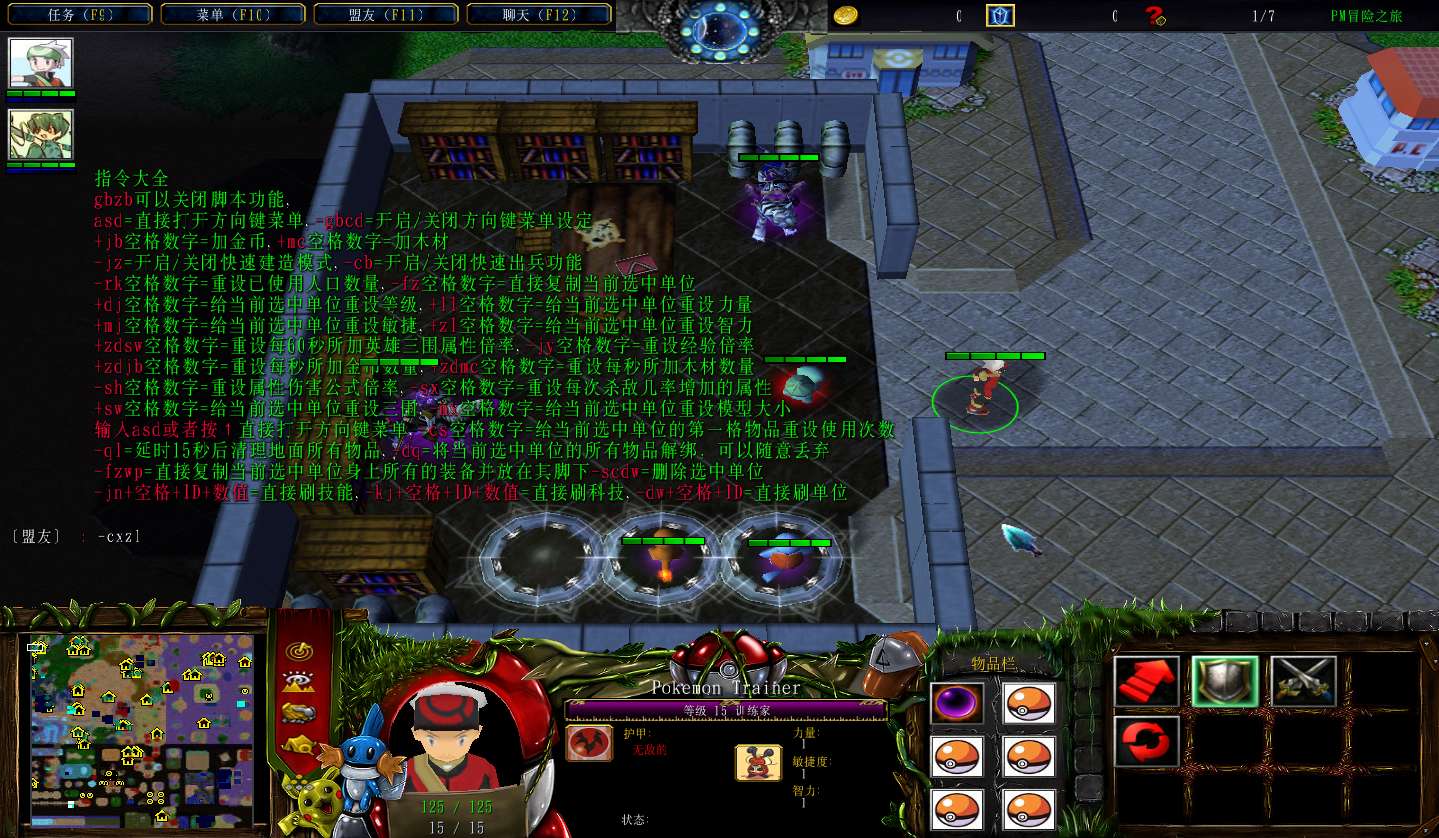1439x838 pixels.
Task: Toggle minimap terrain display button
Action: click(x=297, y=682)
